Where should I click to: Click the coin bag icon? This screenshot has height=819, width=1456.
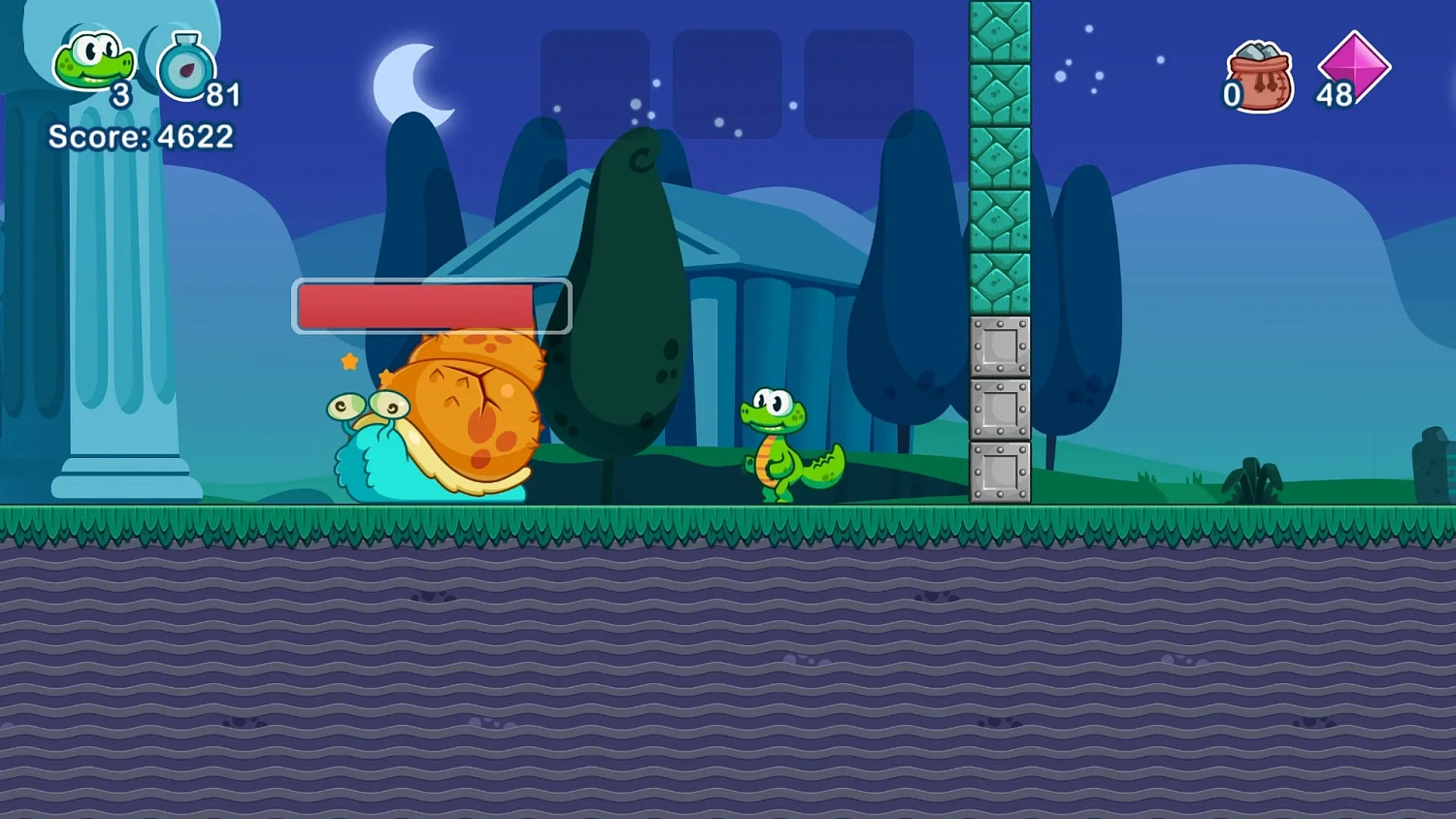click(x=1259, y=76)
